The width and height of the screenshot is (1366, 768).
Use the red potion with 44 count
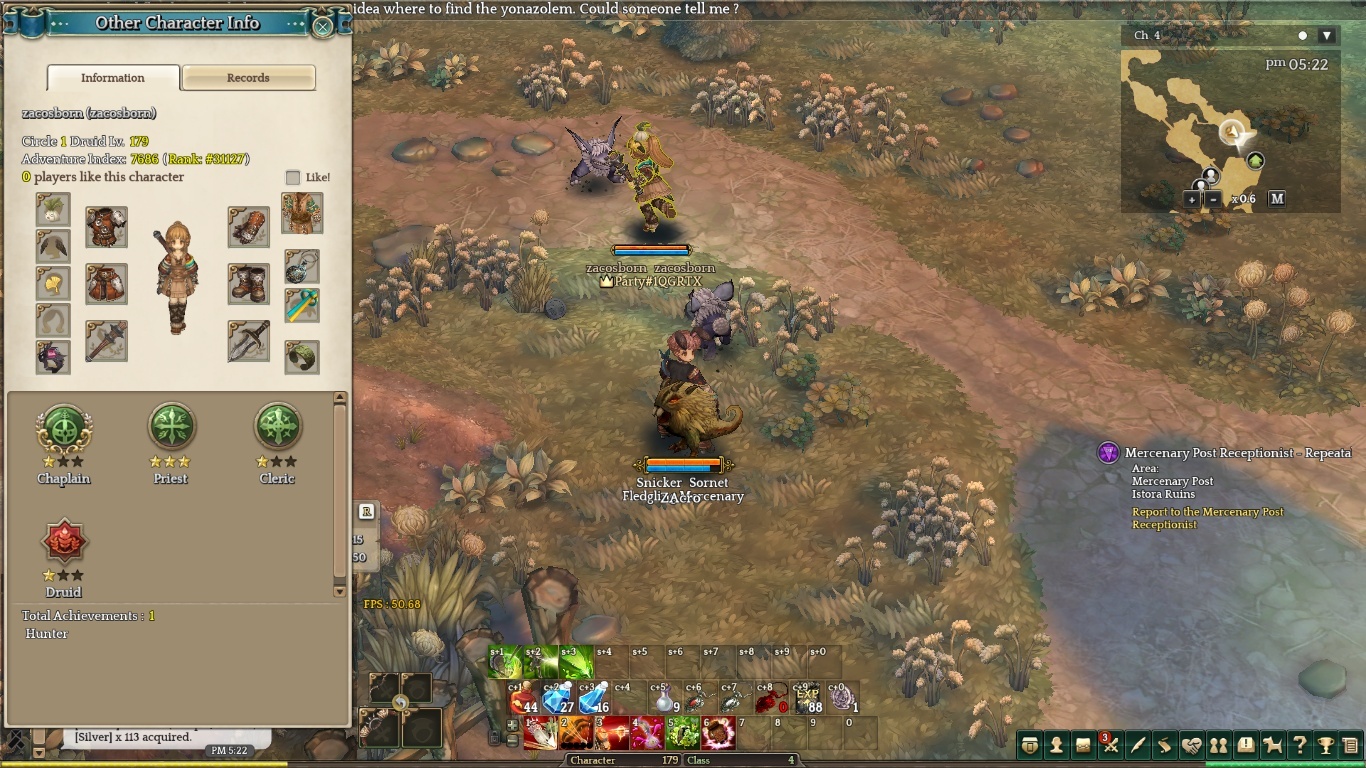coord(523,698)
